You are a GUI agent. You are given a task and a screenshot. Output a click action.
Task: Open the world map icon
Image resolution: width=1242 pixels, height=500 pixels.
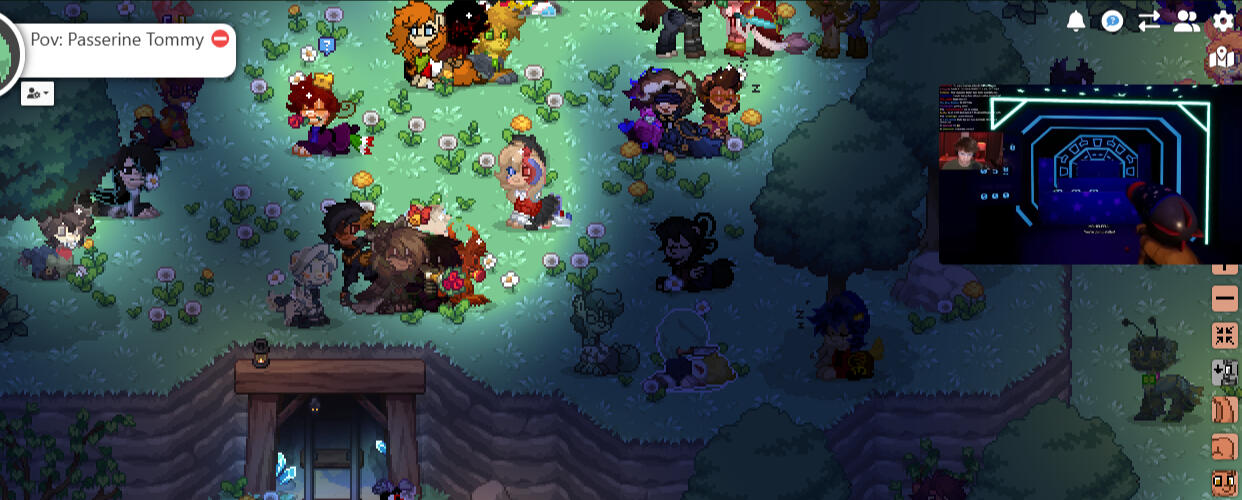coord(1222,57)
